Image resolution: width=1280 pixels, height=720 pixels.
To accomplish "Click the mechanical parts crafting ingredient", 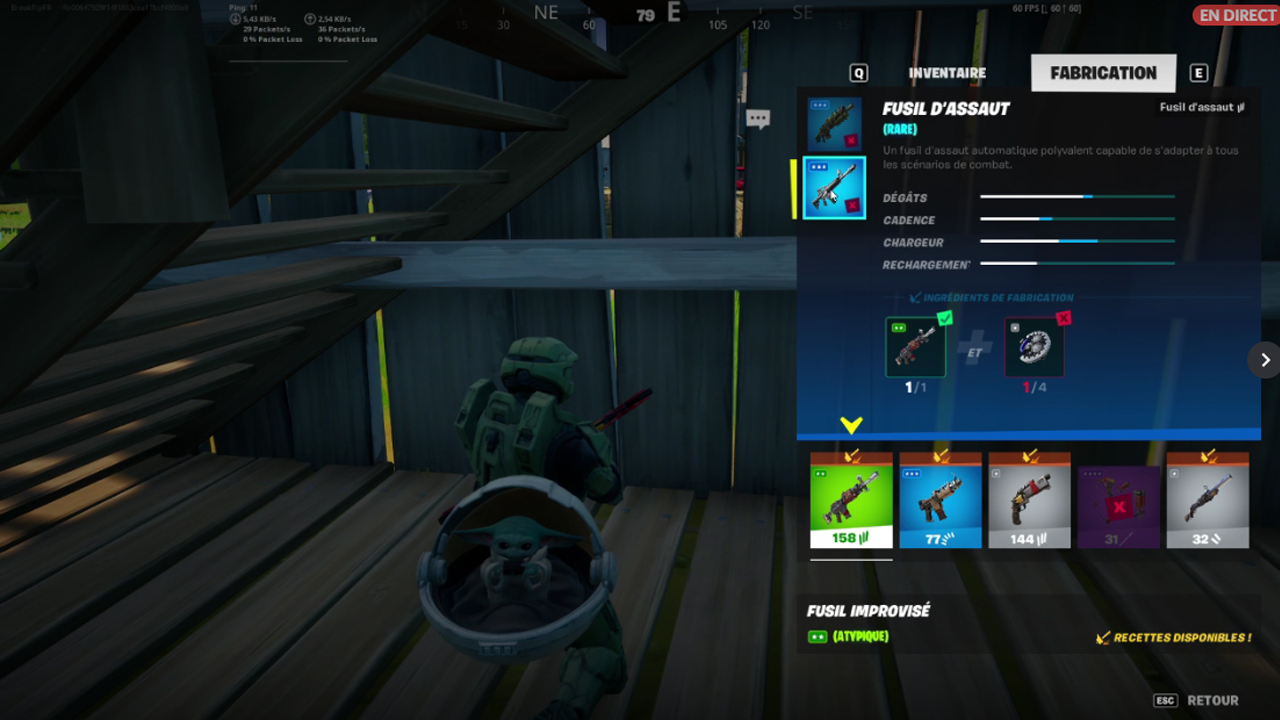I will tap(1034, 347).
